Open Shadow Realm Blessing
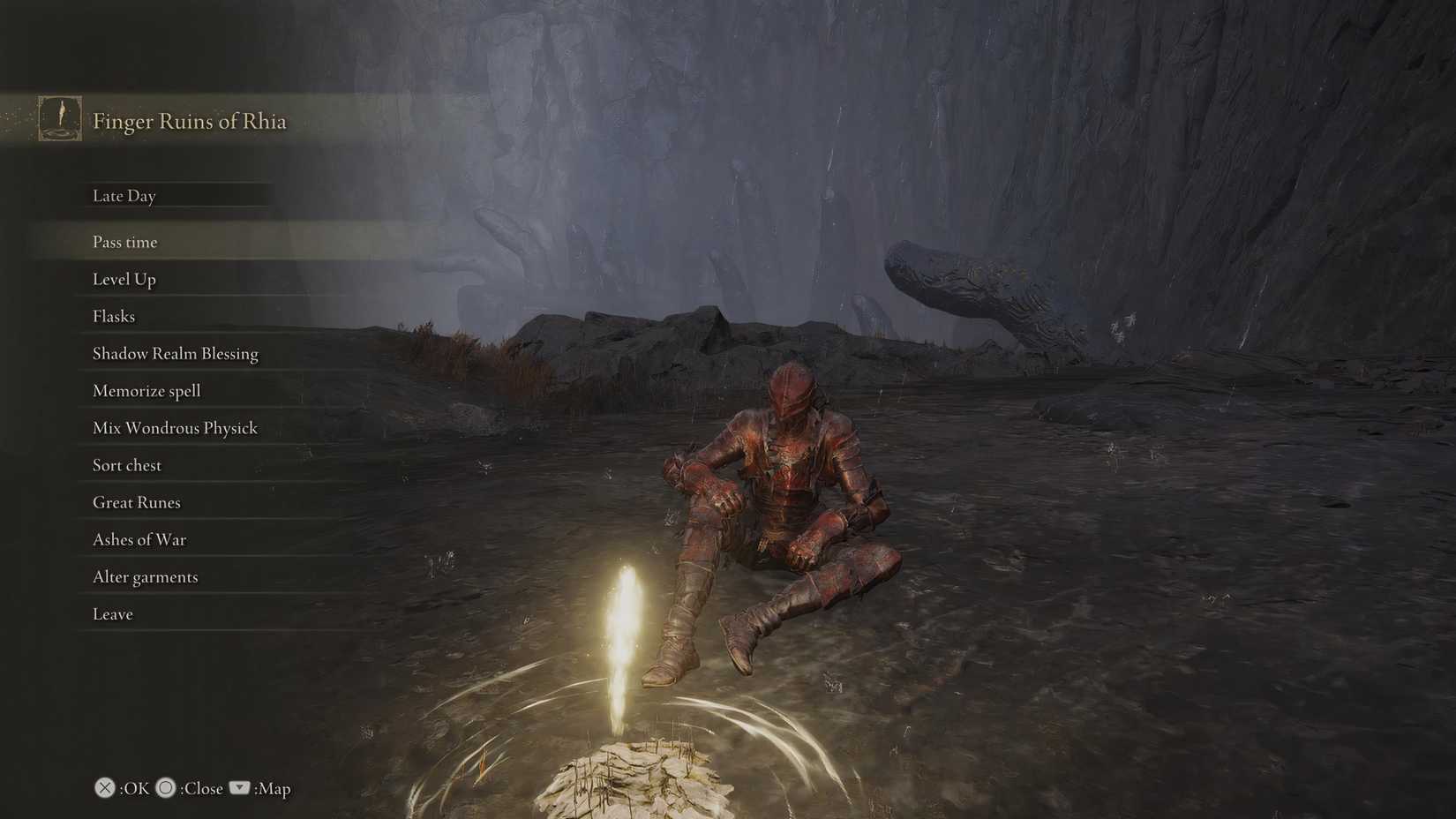This screenshot has width=1456, height=819. [x=175, y=353]
